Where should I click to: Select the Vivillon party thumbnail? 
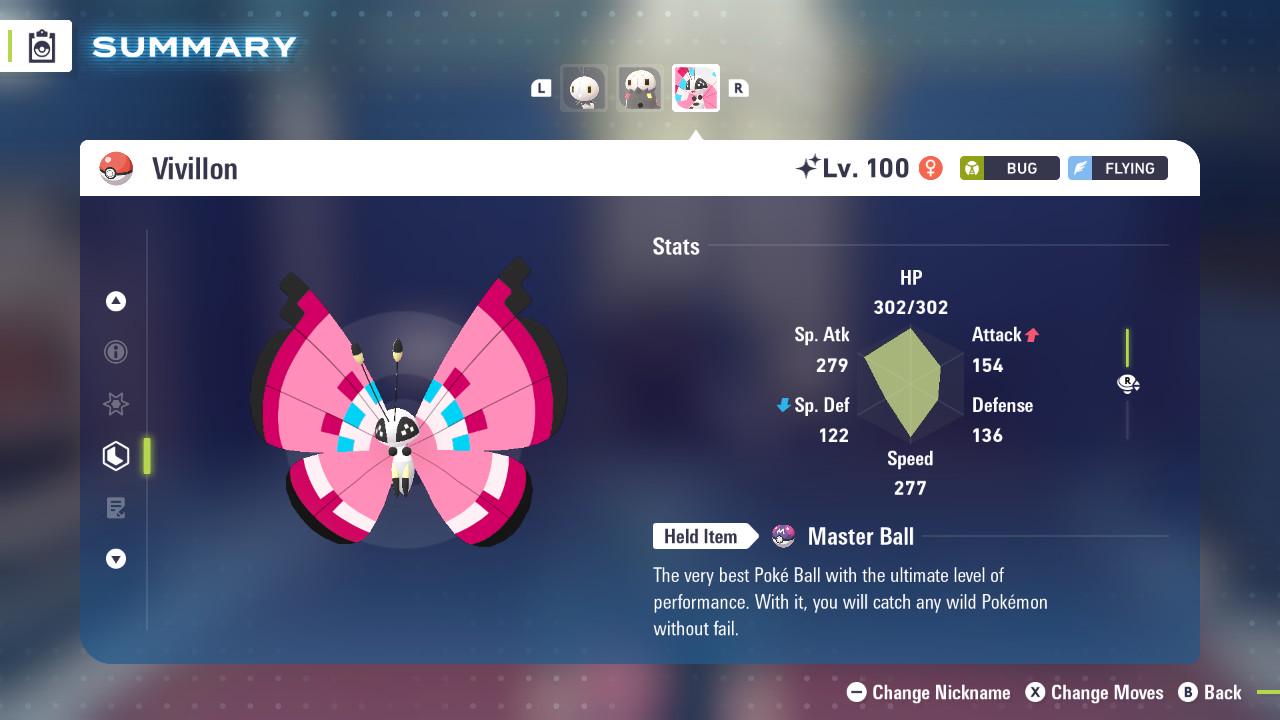[695, 89]
